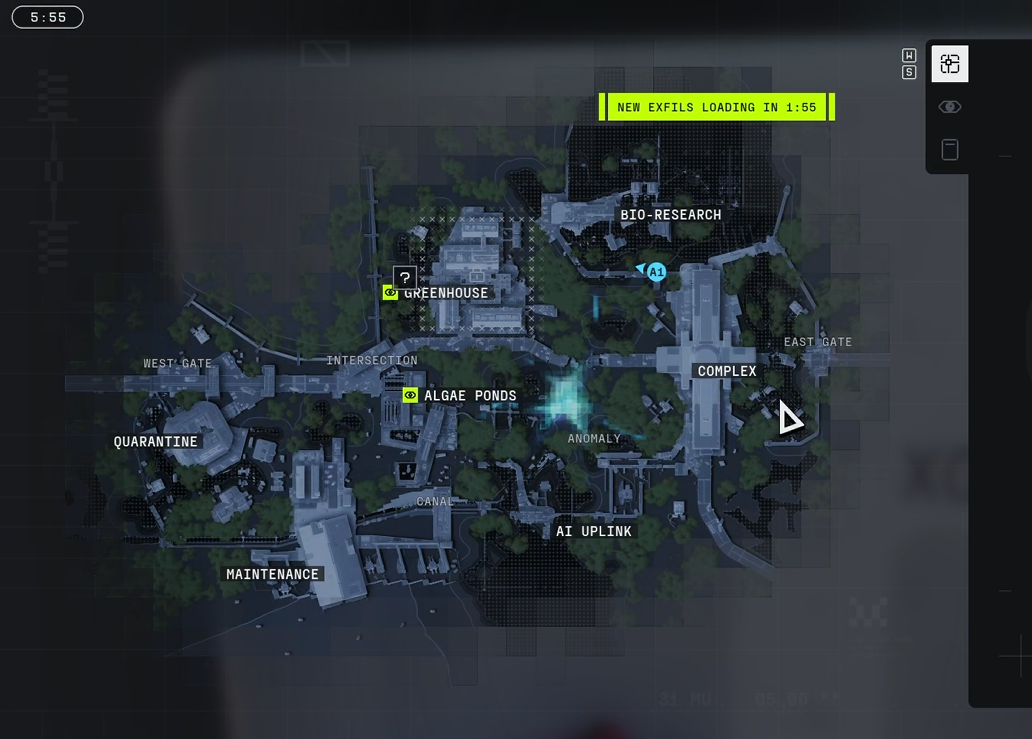1032x739 pixels.
Task: Switch to the eye icon sidebar tab
Action: click(x=950, y=107)
